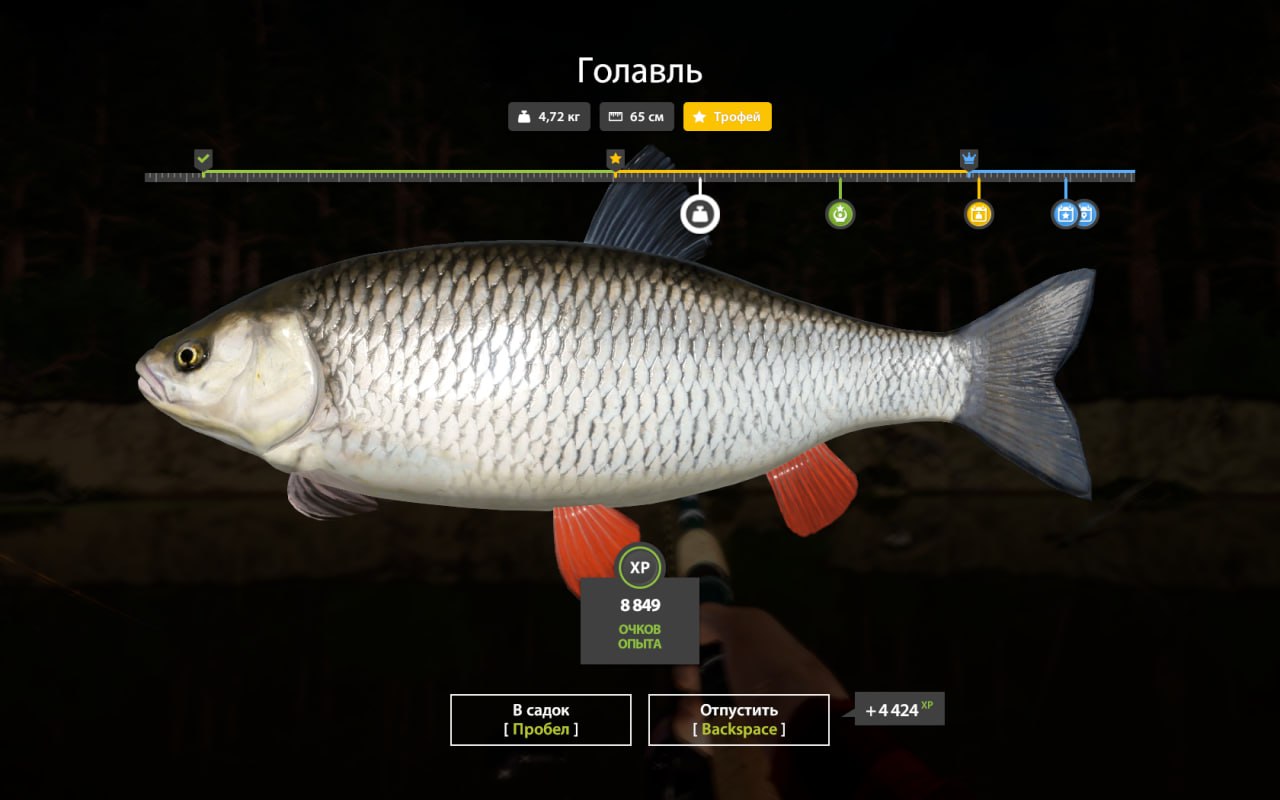Click the ruler icon on the 65 см badge

(617, 116)
